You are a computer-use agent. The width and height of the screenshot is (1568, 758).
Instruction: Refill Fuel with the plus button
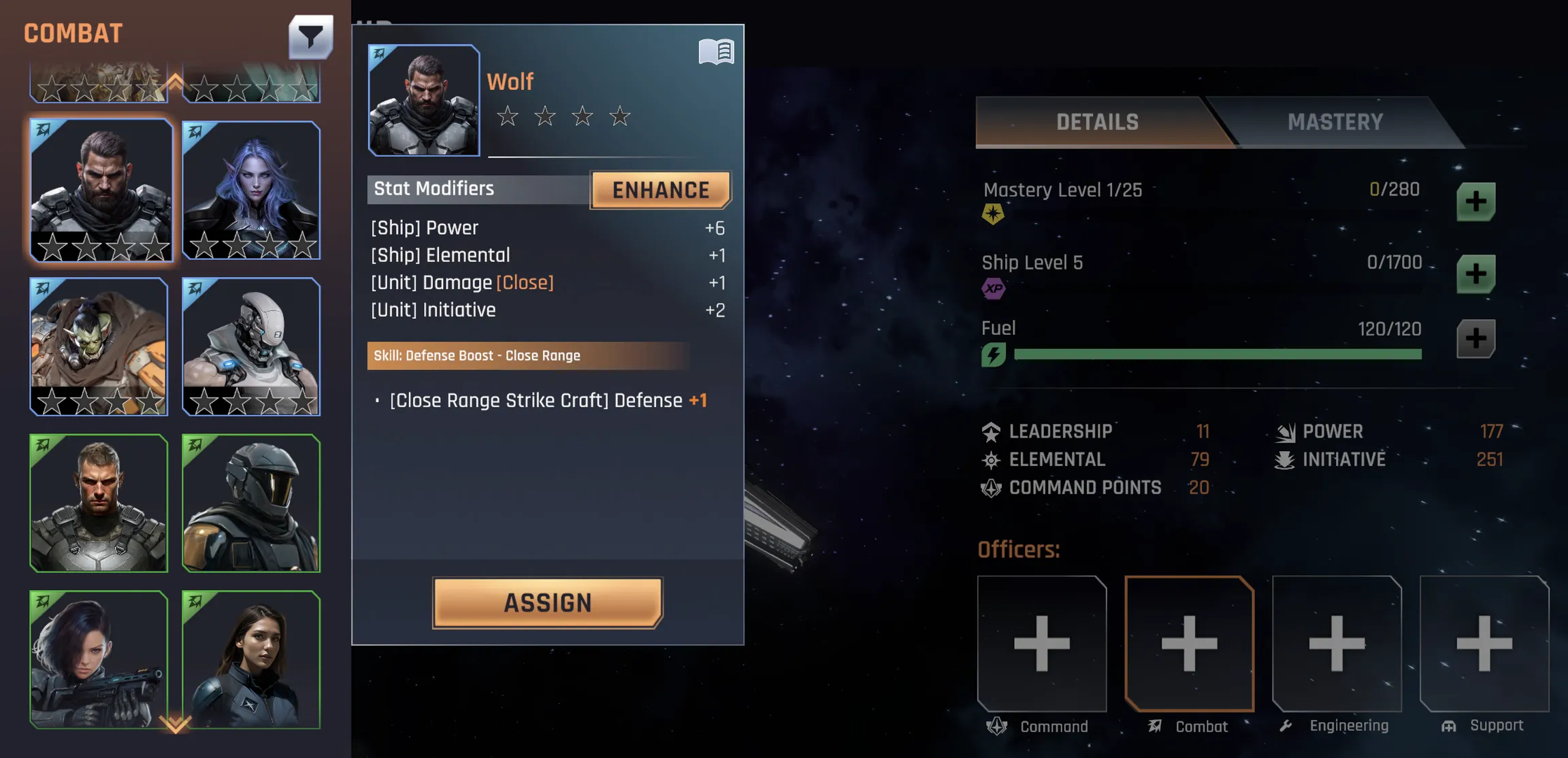[1475, 339]
